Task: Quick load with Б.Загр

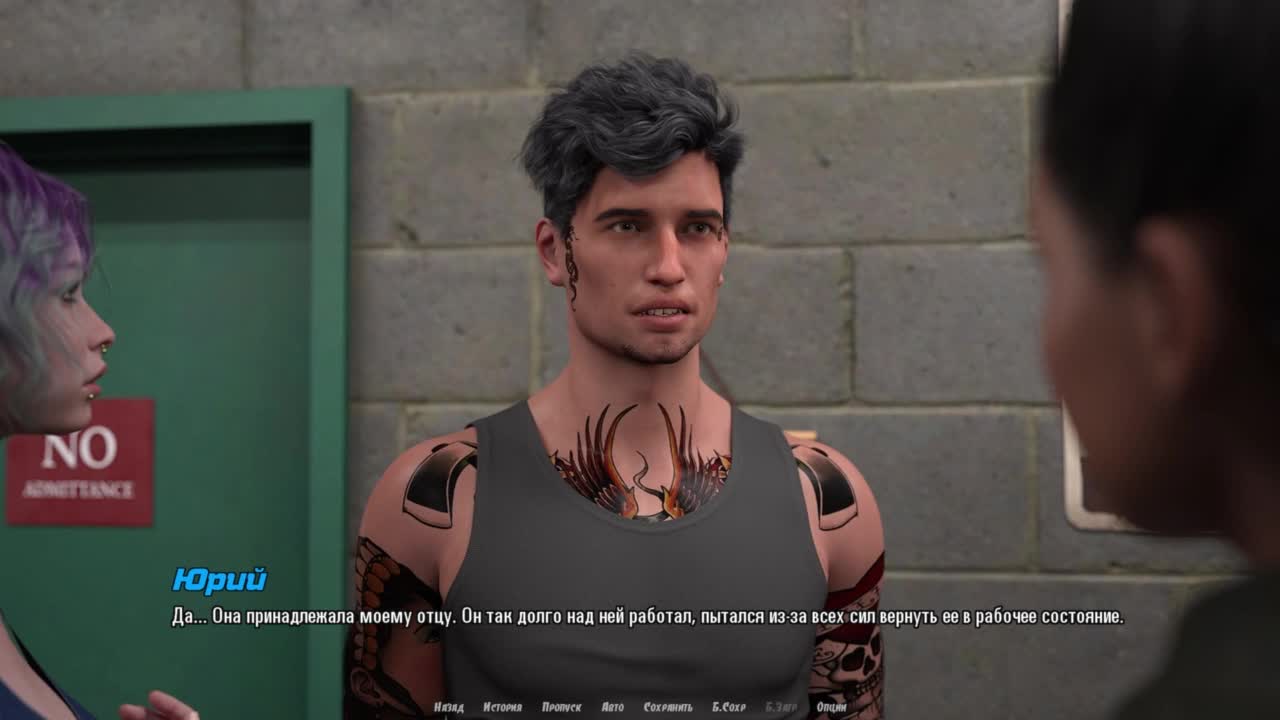Action: [781, 707]
